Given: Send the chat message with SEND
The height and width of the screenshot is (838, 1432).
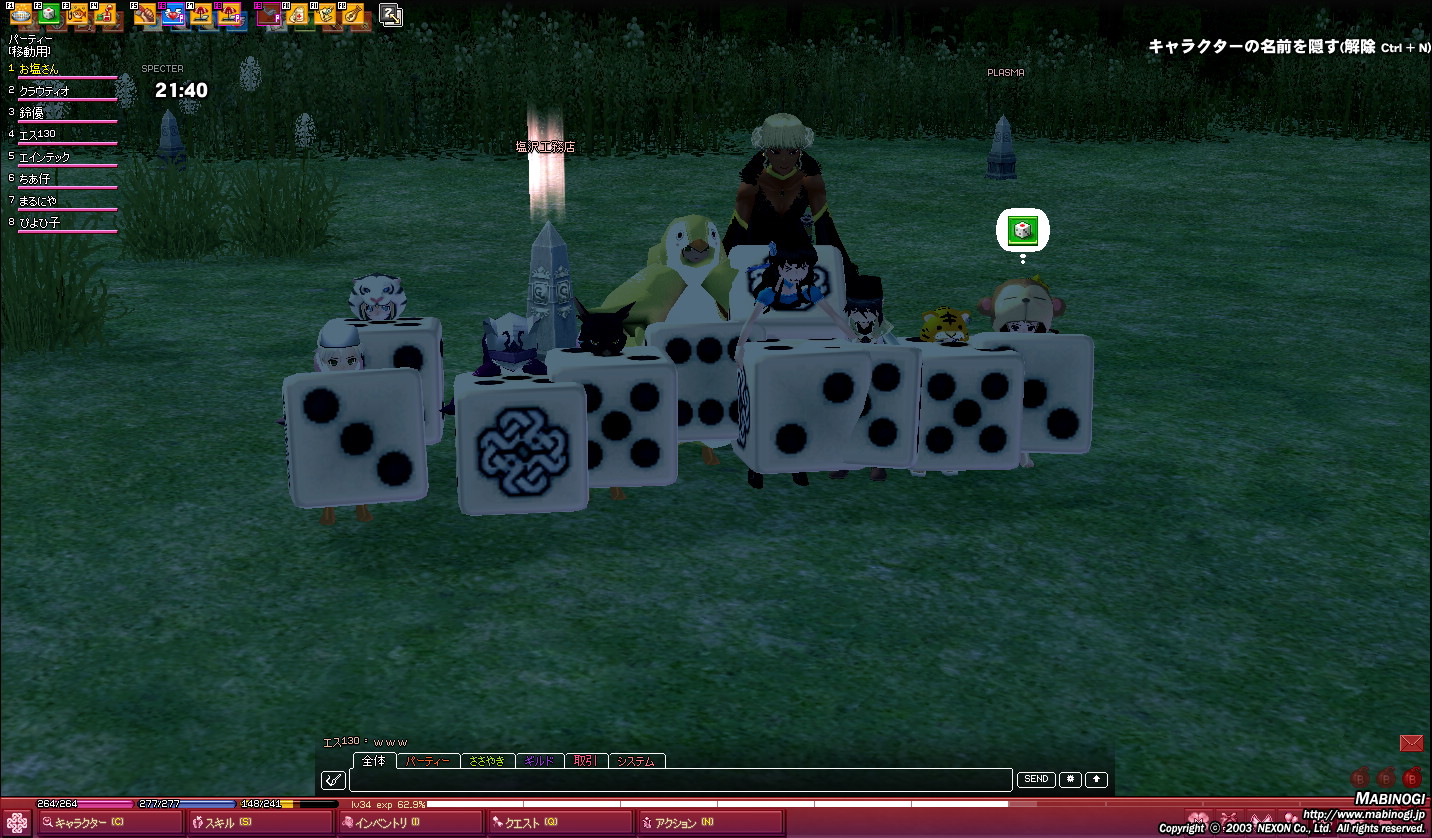Looking at the screenshot, I should point(1036,780).
